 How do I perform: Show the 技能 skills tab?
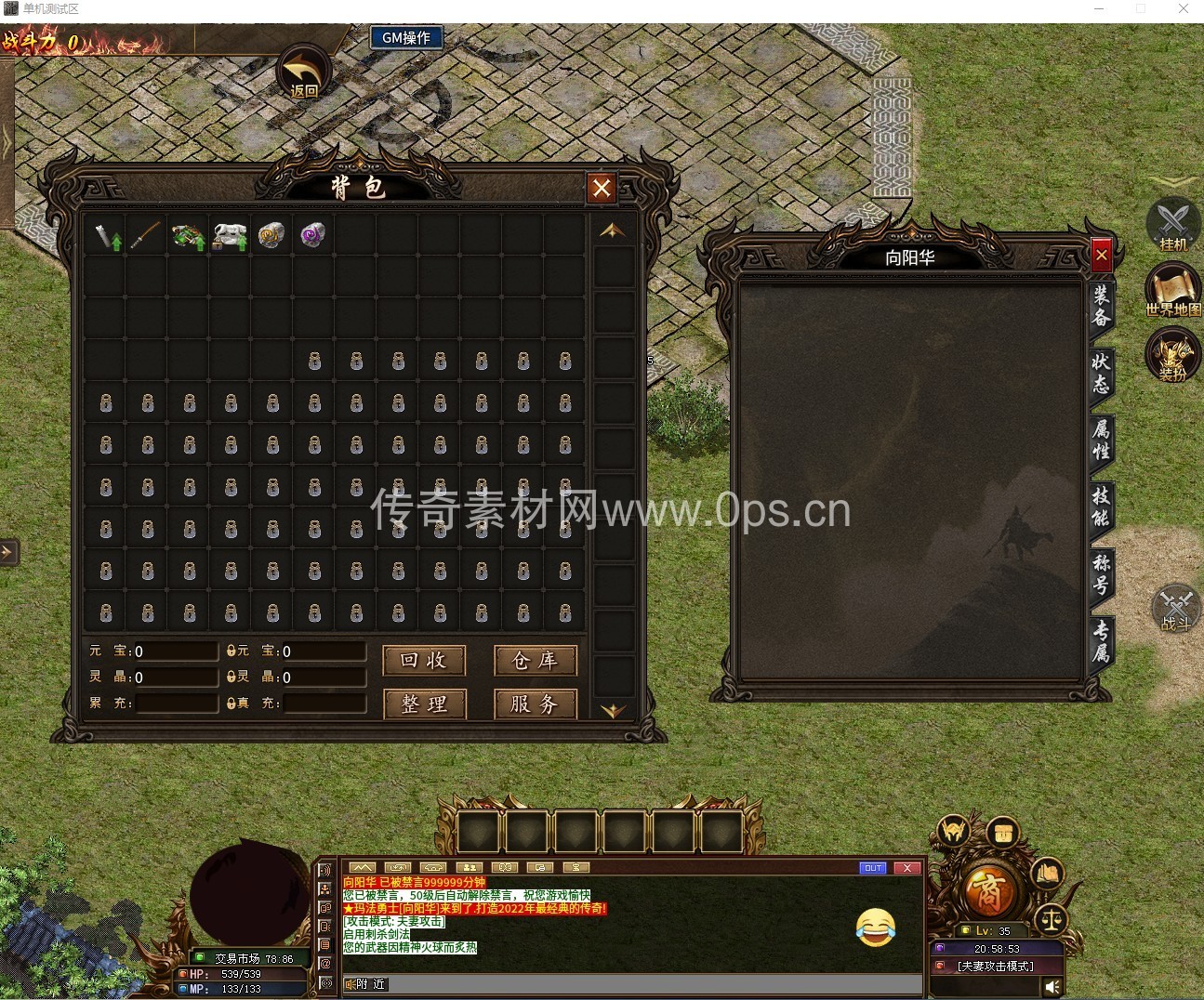pyautogui.click(x=1101, y=507)
